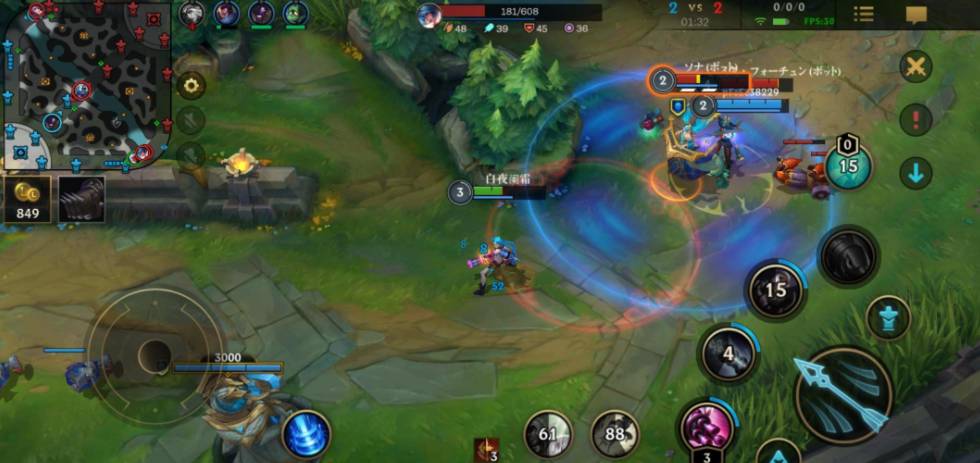Open the chat speech bubble
This screenshot has width=980, height=463.
(x=916, y=14)
